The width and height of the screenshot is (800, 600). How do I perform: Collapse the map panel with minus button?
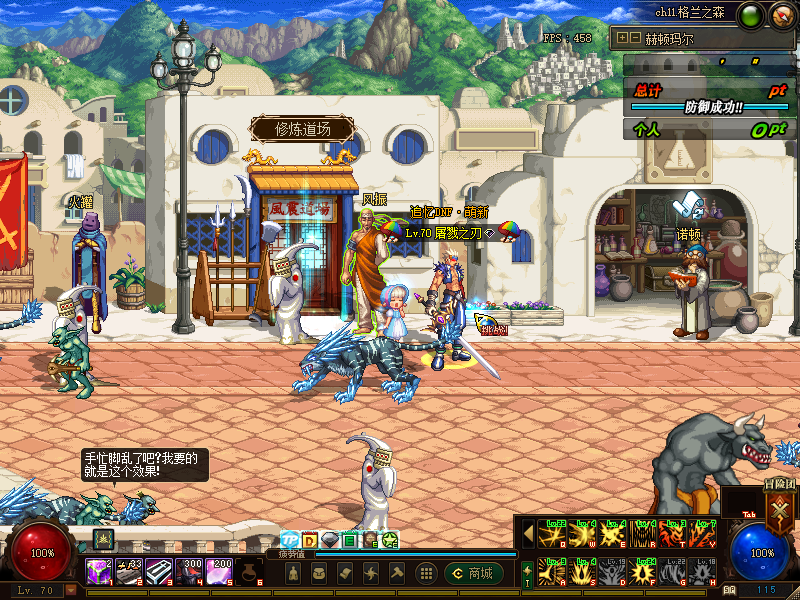click(x=634, y=38)
